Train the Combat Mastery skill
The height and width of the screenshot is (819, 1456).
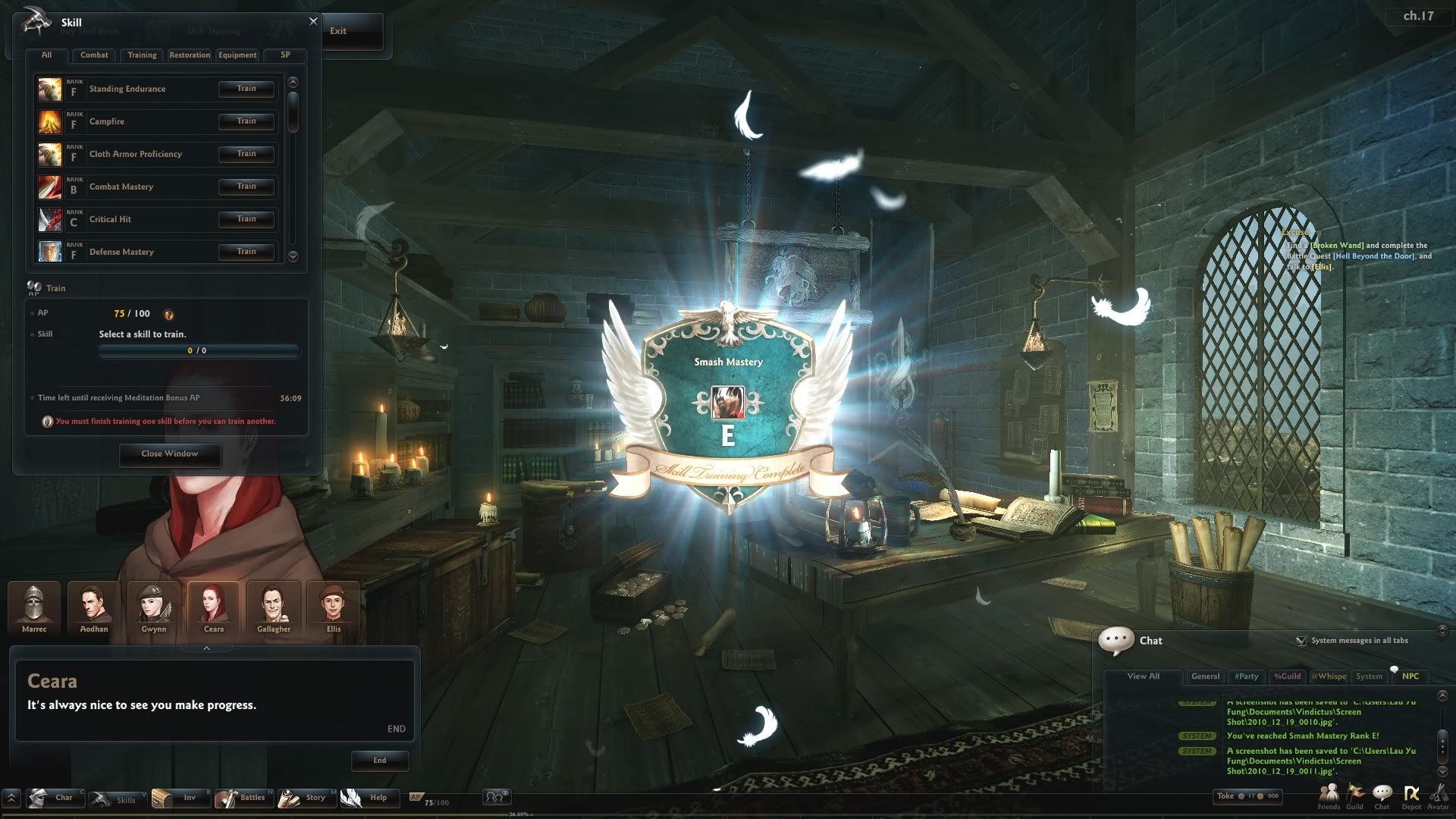pyautogui.click(x=246, y=187)
